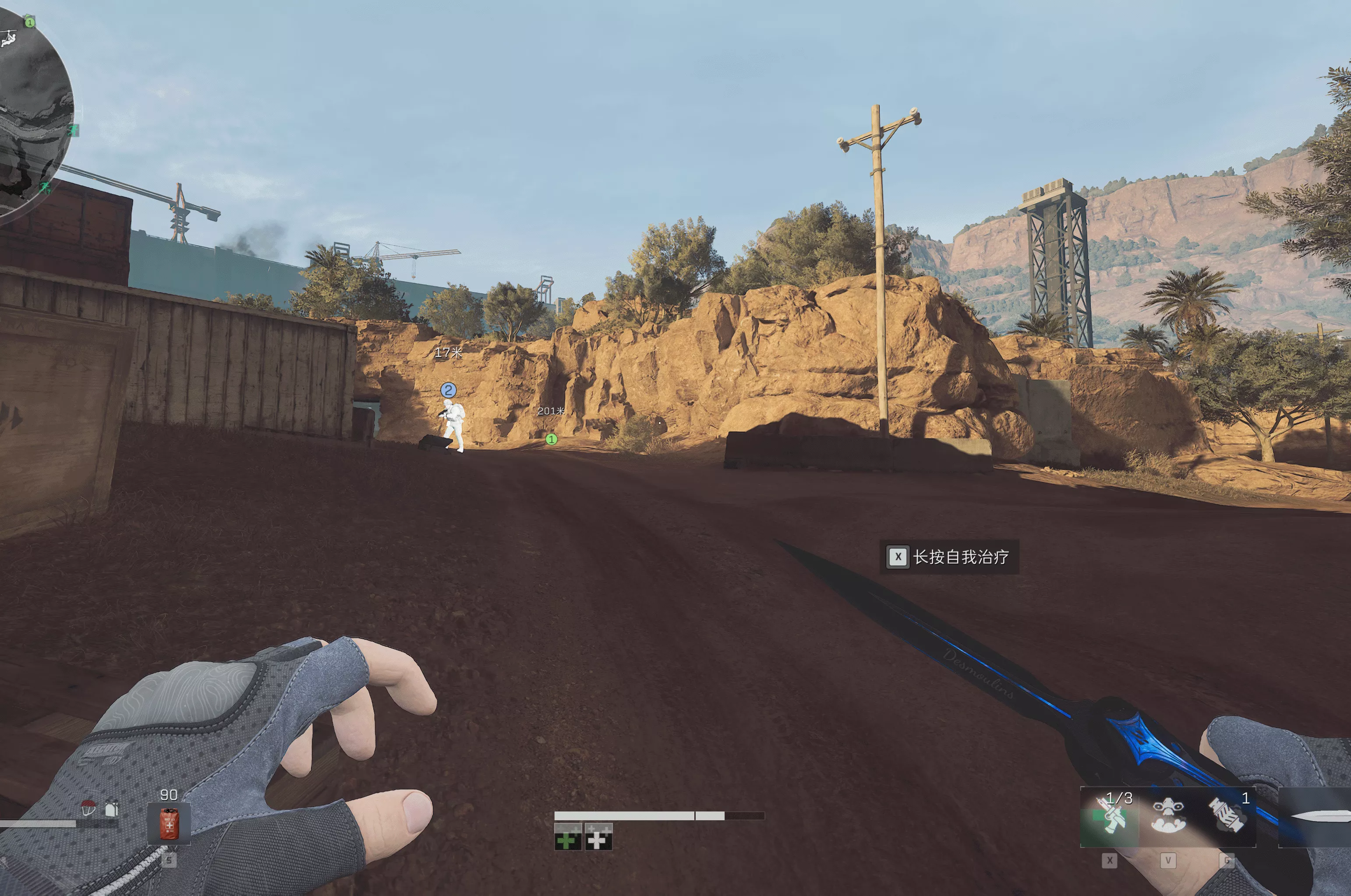Select the combat knife weapon slot
This screenshot has width=1351, height=896.
pos(1317,816)
